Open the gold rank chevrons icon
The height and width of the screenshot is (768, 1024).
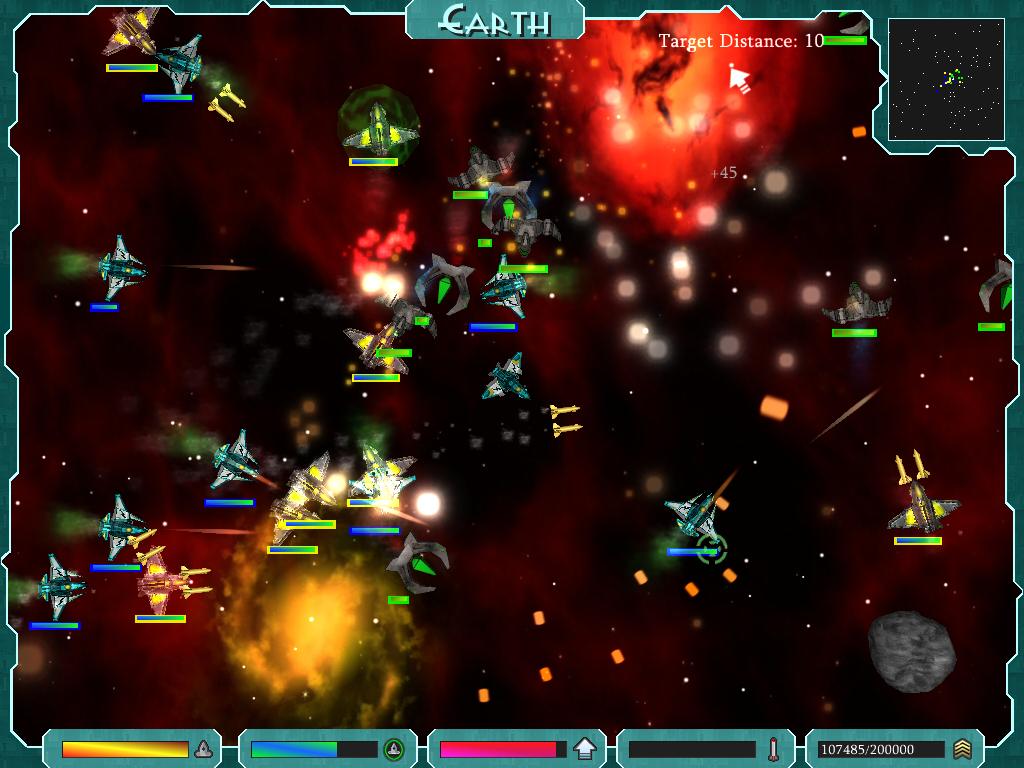click(962, 748)
